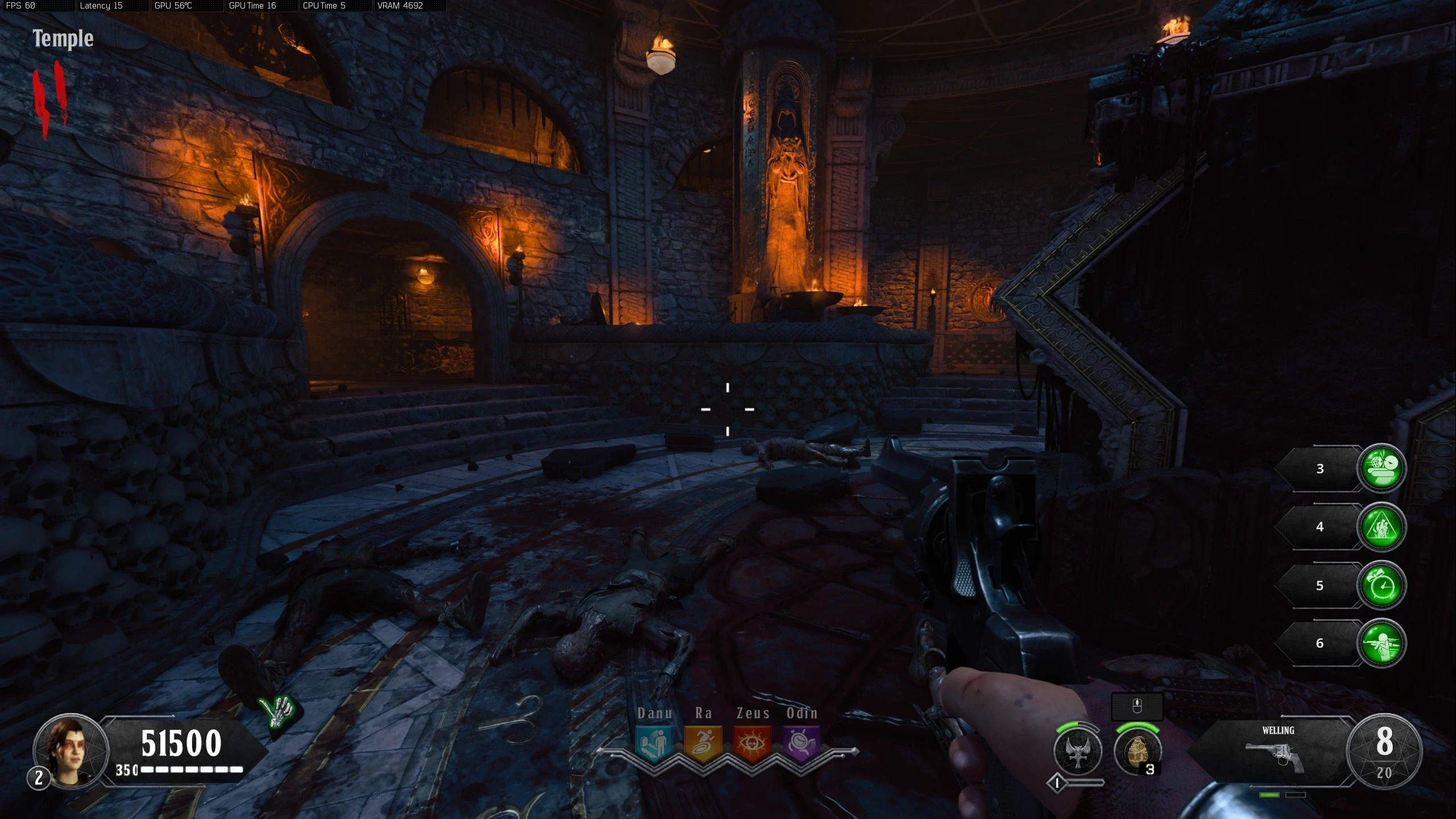Choose the red Zeus skull-eye perk

click(752, 743)
